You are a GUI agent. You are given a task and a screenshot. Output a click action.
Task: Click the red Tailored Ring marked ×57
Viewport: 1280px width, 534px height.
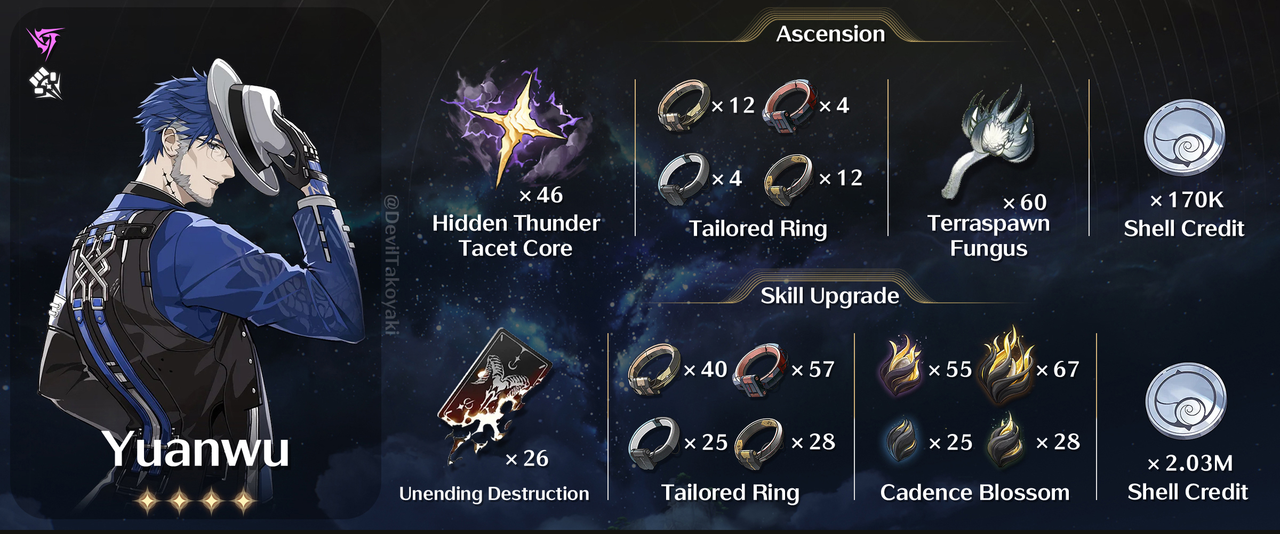click(x=759, y=370)
